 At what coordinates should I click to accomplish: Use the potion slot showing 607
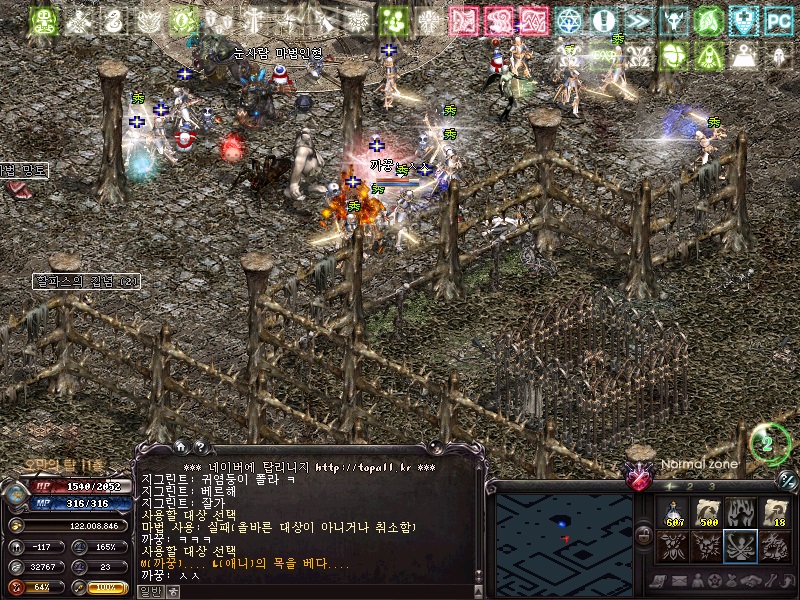674,513
